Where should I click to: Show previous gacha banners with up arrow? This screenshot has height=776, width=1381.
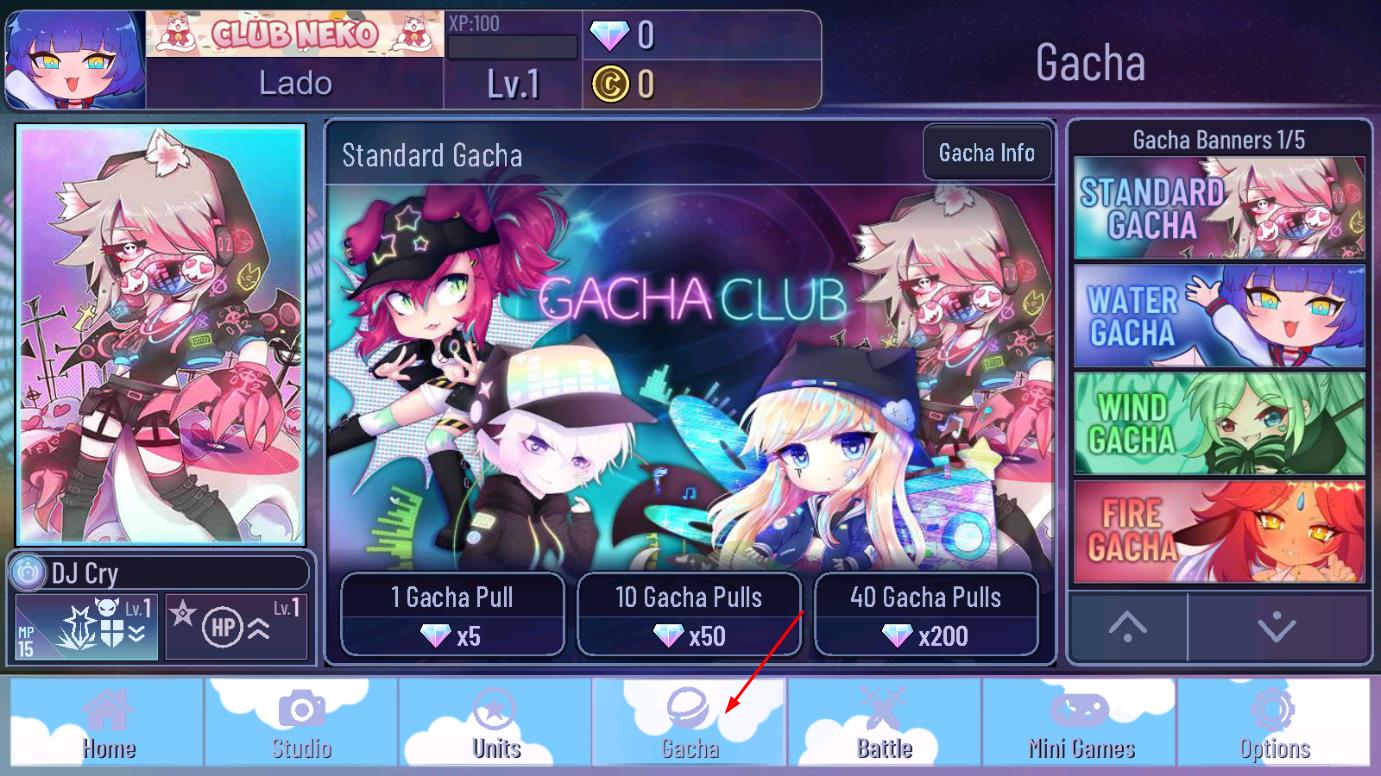click(x=1127, y=627)
